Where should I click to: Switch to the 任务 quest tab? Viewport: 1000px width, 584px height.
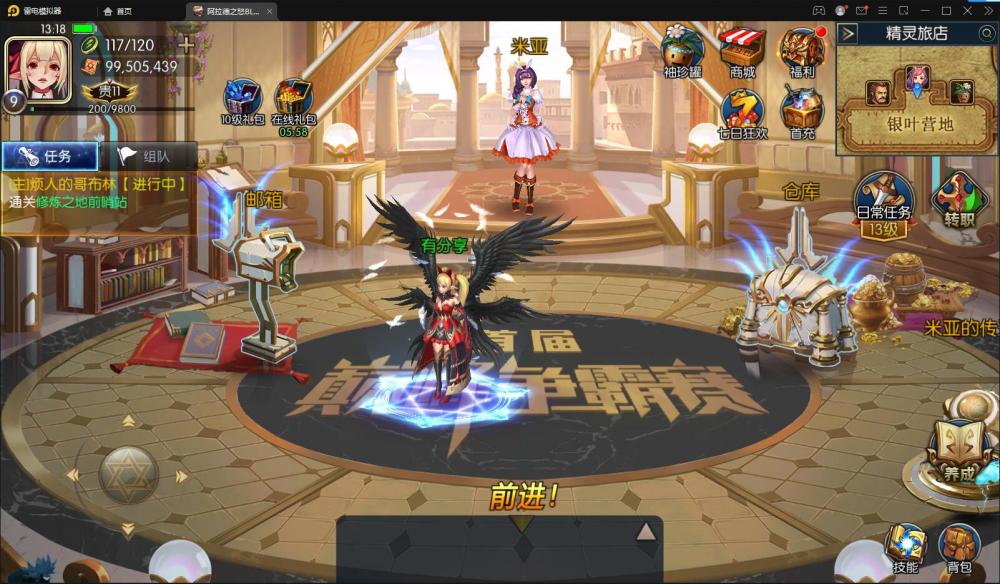(x=49, y=156)
